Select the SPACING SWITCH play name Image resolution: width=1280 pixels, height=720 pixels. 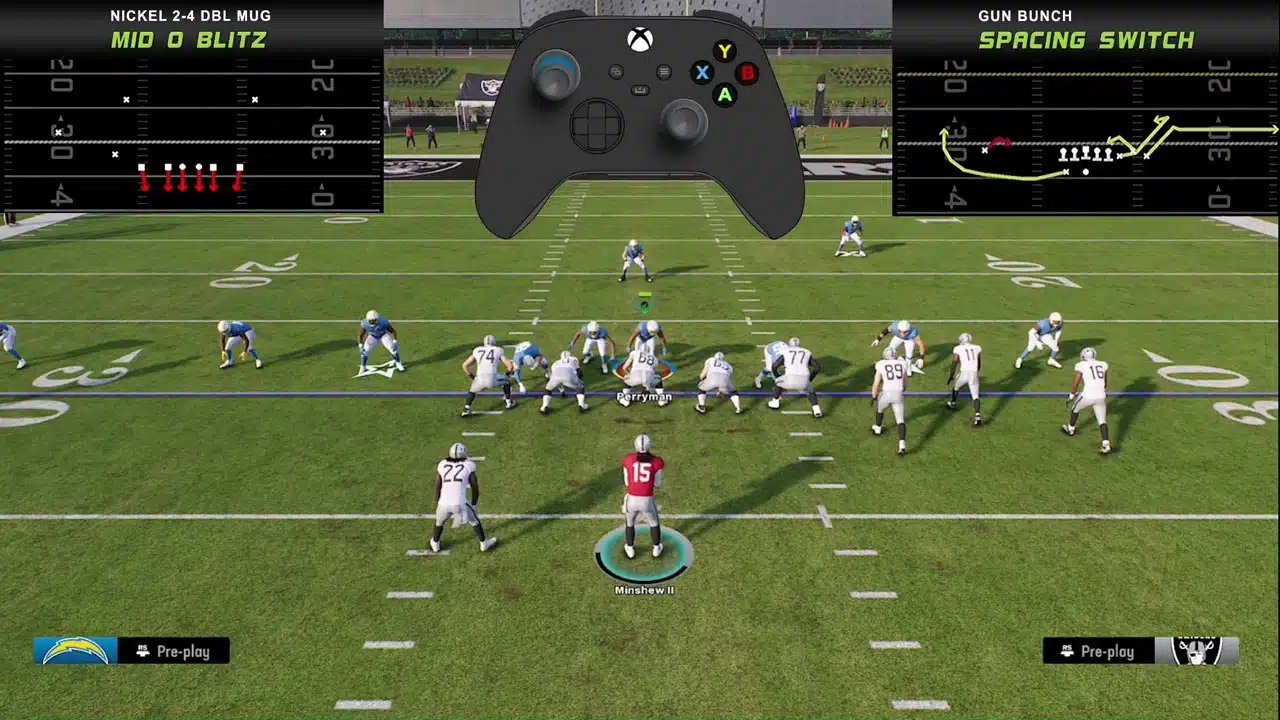(1089, 41)
